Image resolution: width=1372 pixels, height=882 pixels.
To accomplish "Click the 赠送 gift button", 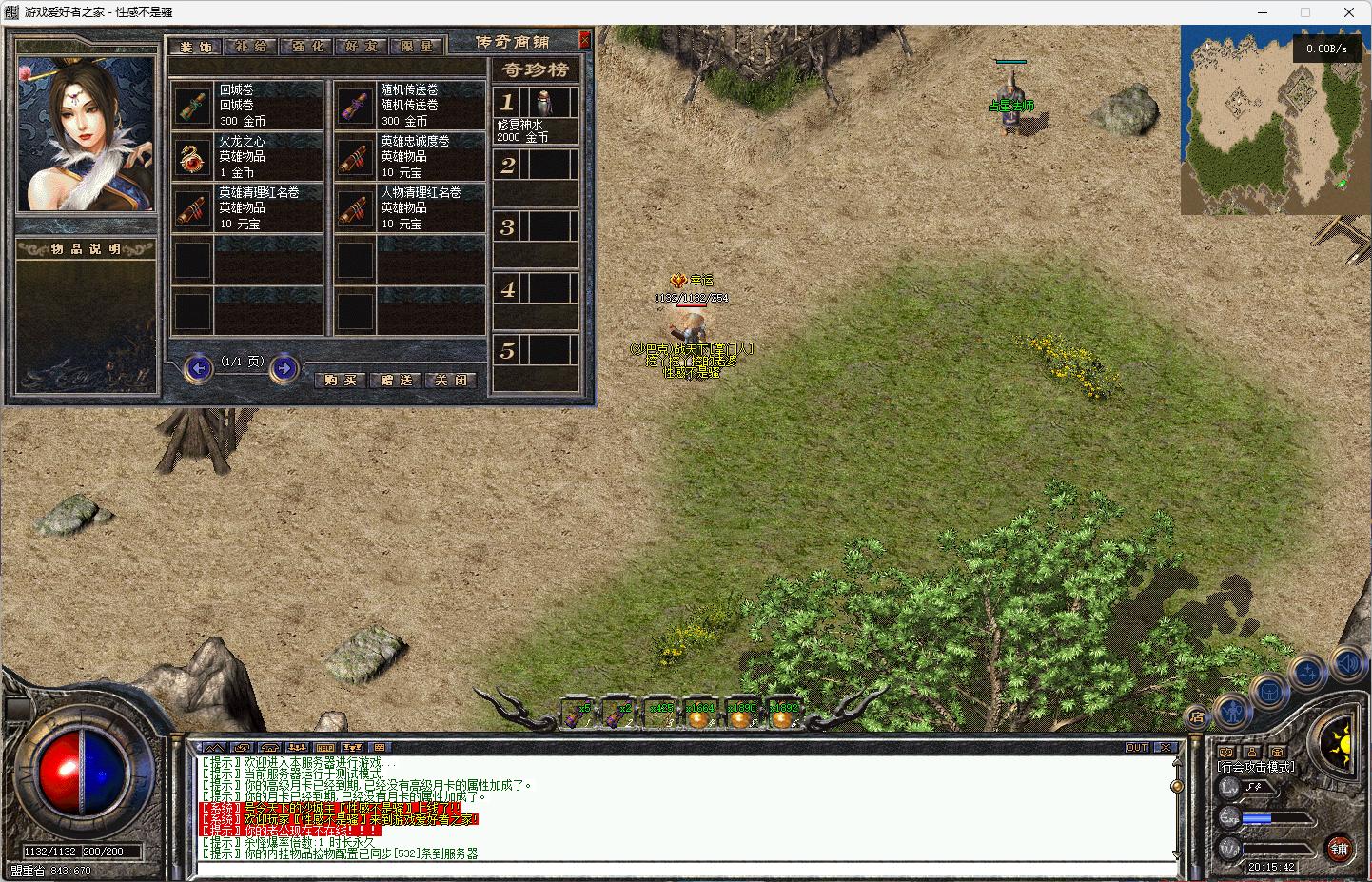I will point(396,380).
